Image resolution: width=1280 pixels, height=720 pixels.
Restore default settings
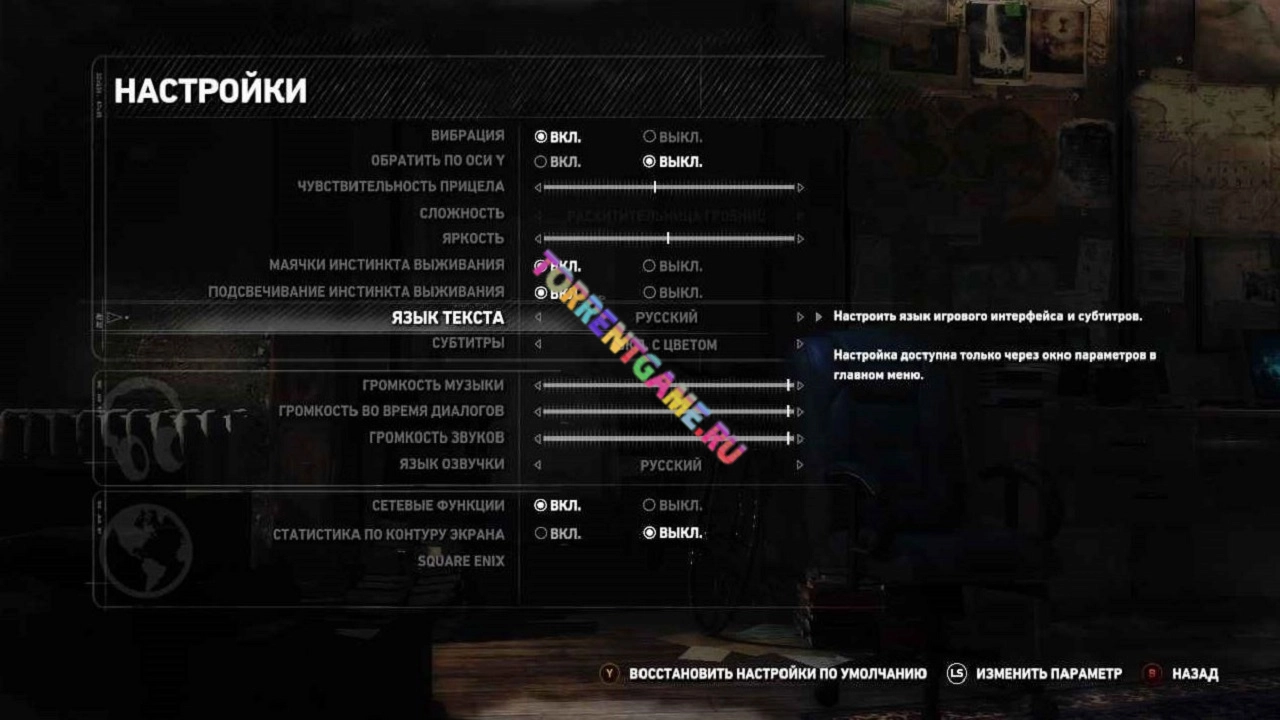(777, 674)
